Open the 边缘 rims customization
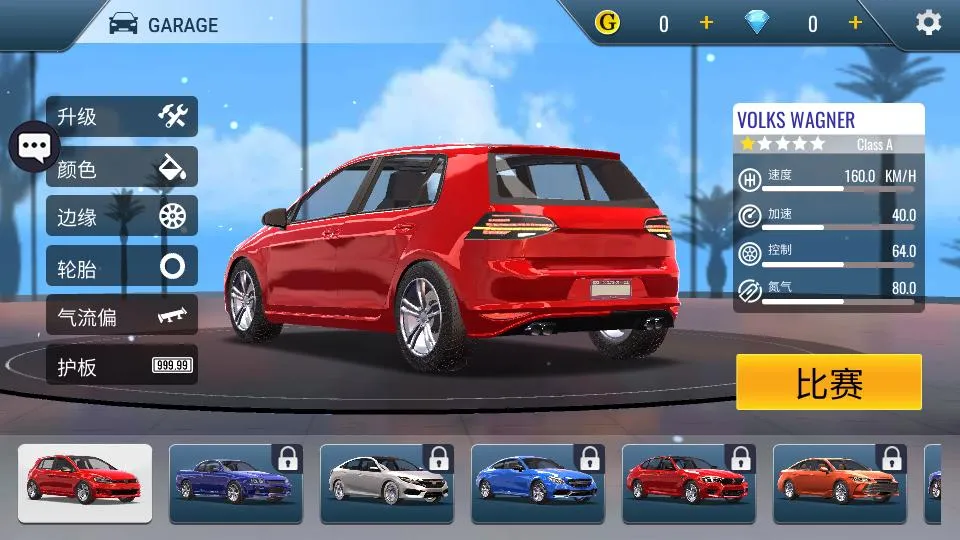Image resolution: width=960 pixels, height=540 pixels. 121,216
